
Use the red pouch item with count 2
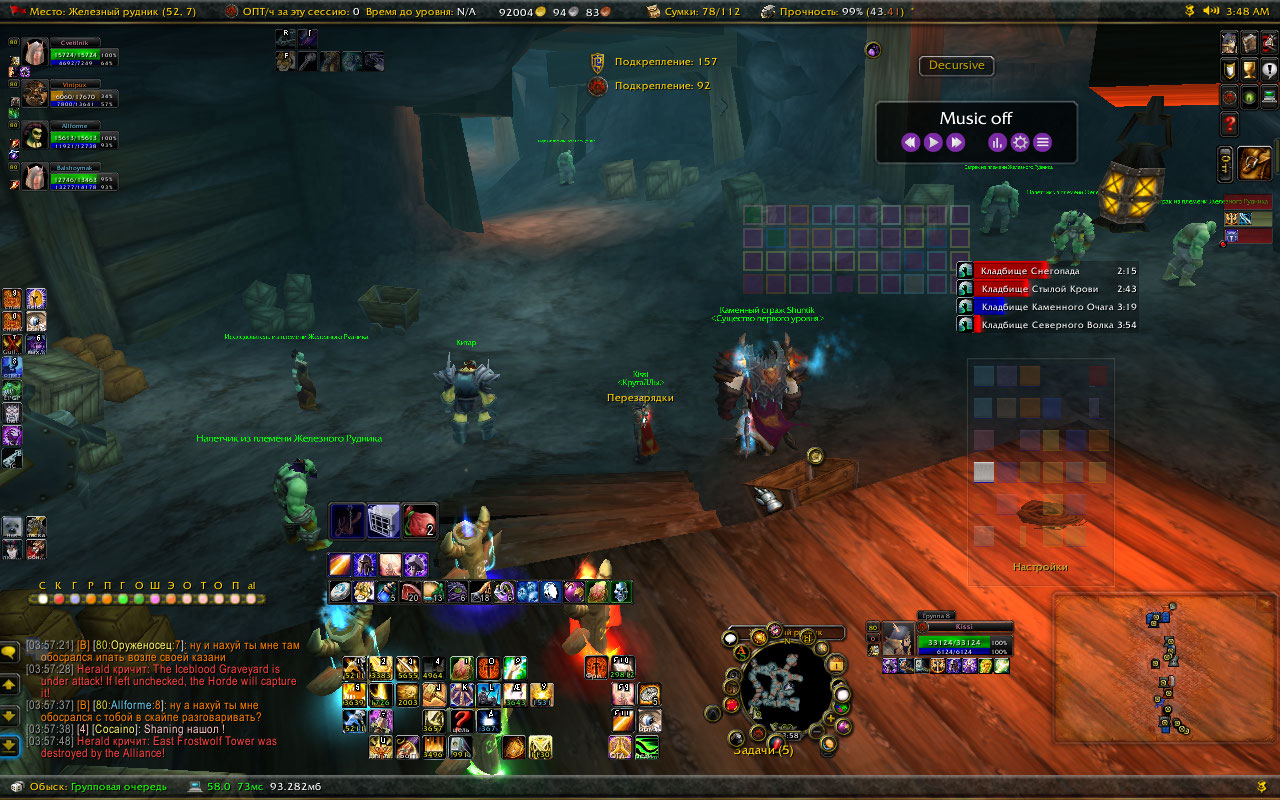point(420,520)
